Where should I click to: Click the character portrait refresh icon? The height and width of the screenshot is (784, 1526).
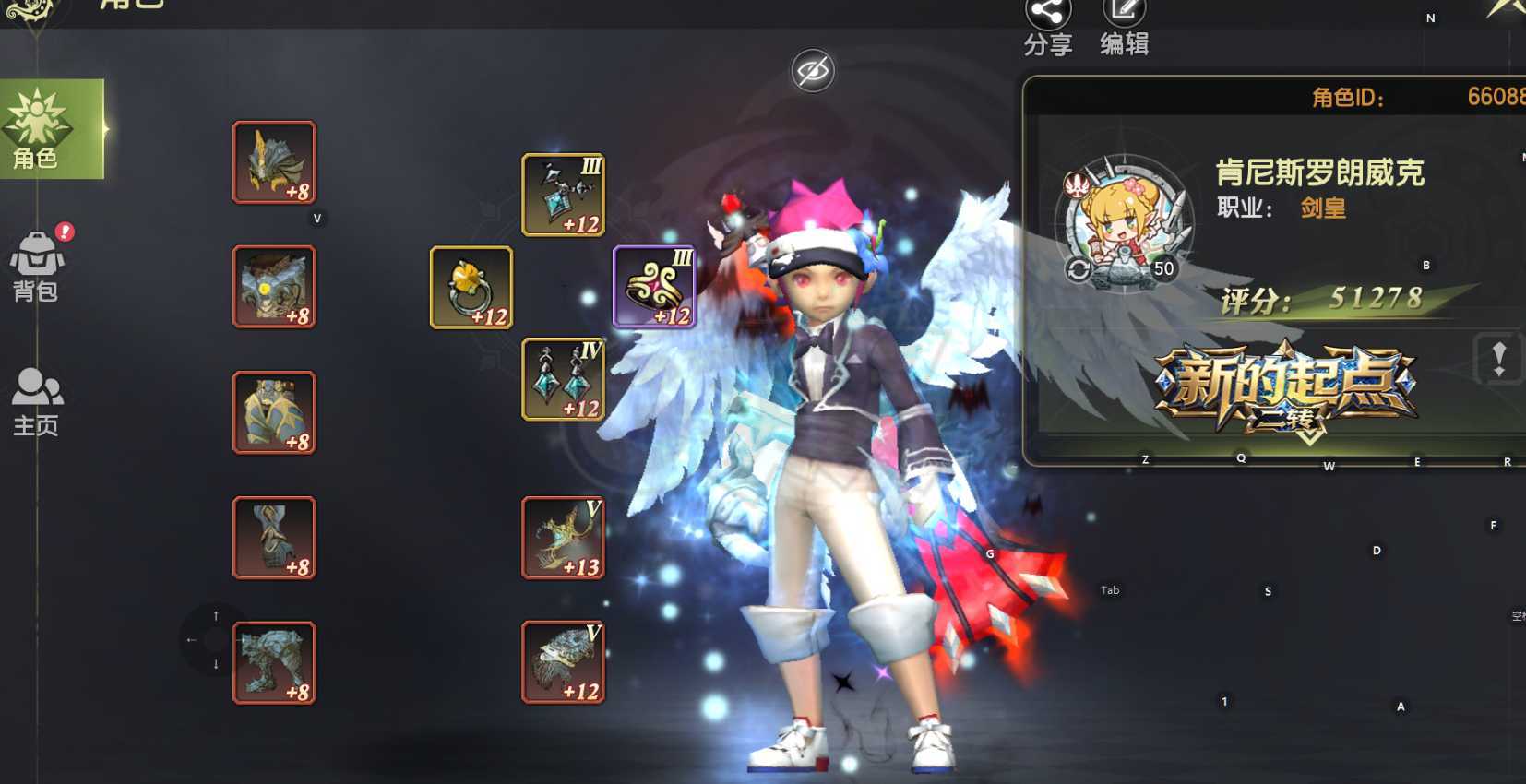(1079, 269)
